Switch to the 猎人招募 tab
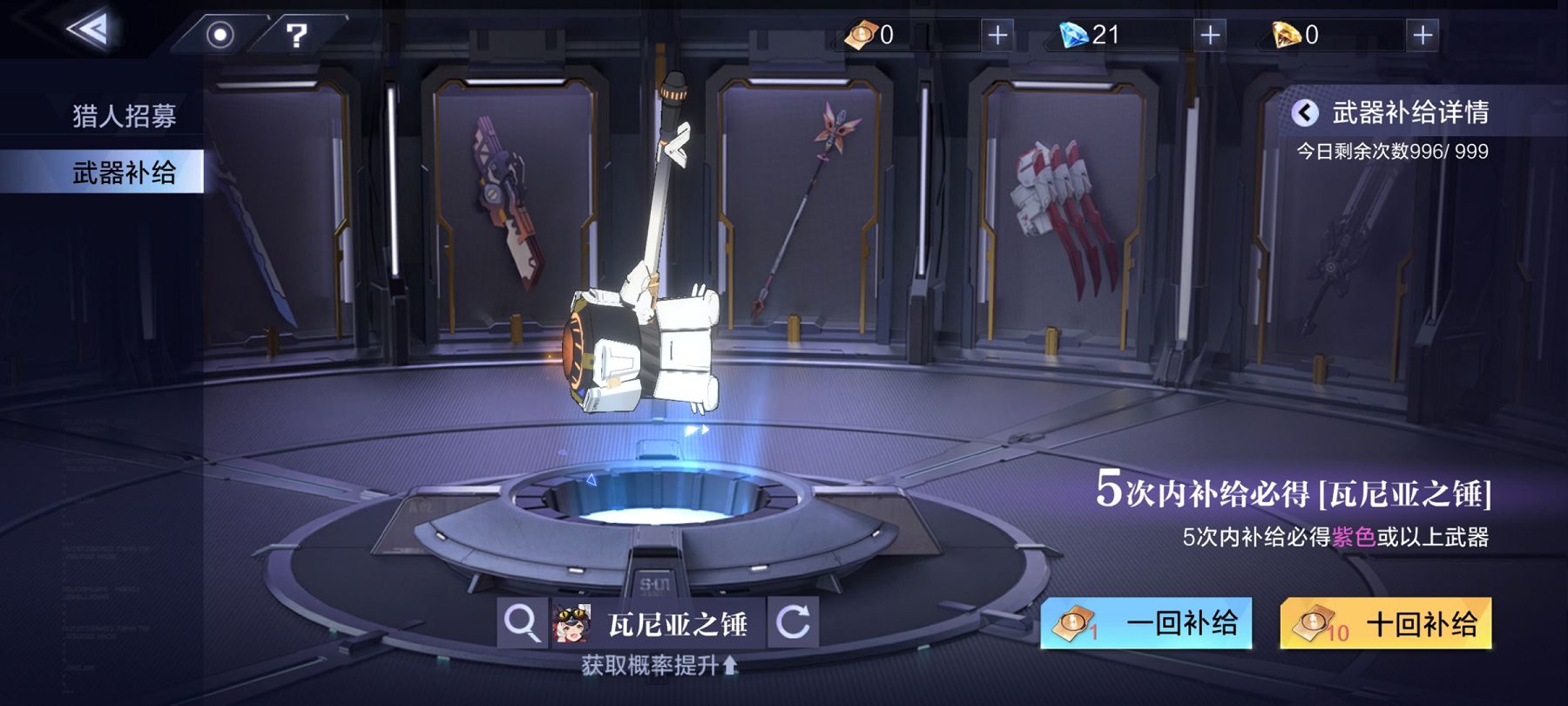The height and width of the screenshot is (706, 1568). click(x=124, y=116)
